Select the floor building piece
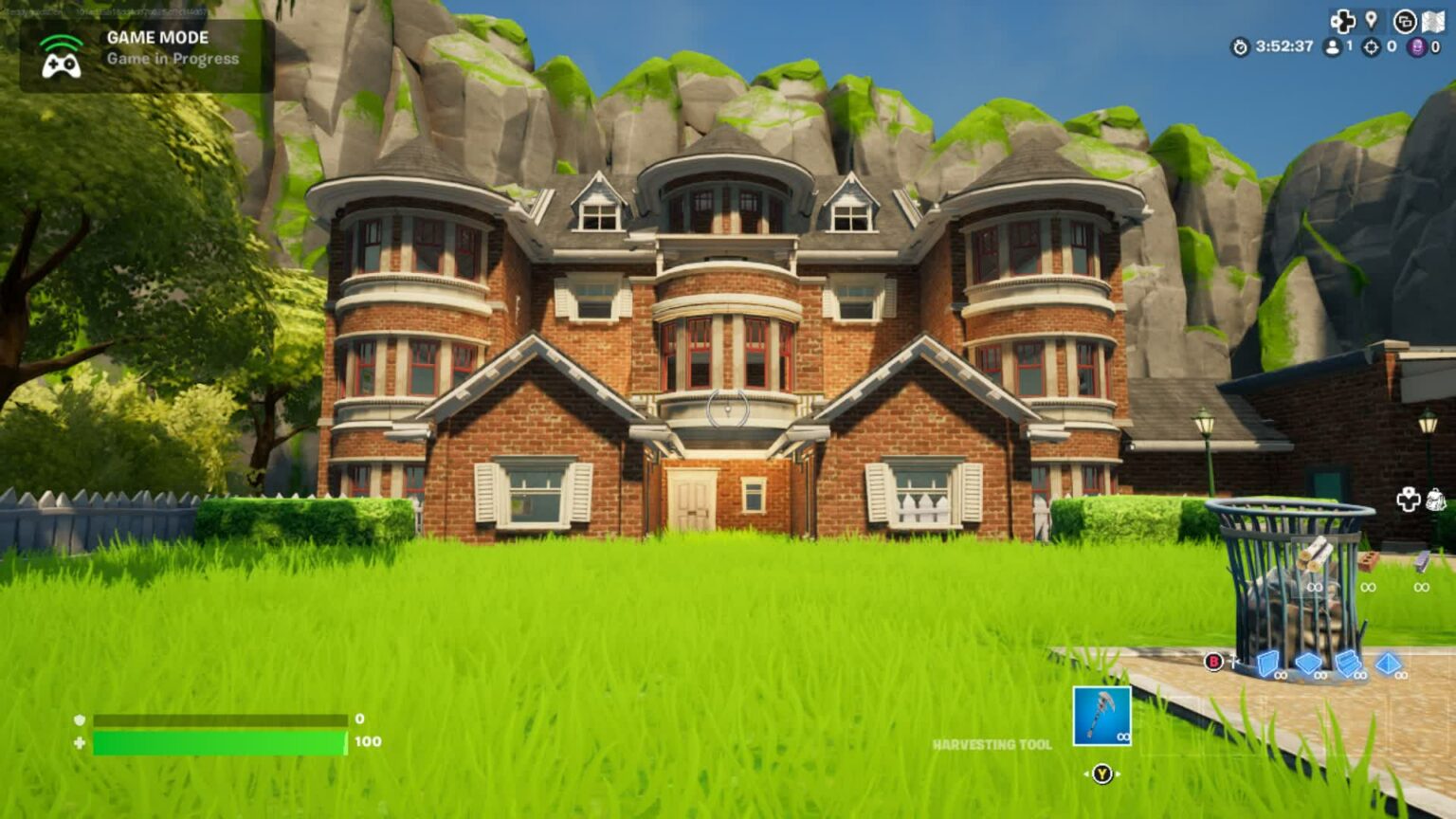Image resolution: width=1456 pixels, height=819 pixels. (1308, 664)
